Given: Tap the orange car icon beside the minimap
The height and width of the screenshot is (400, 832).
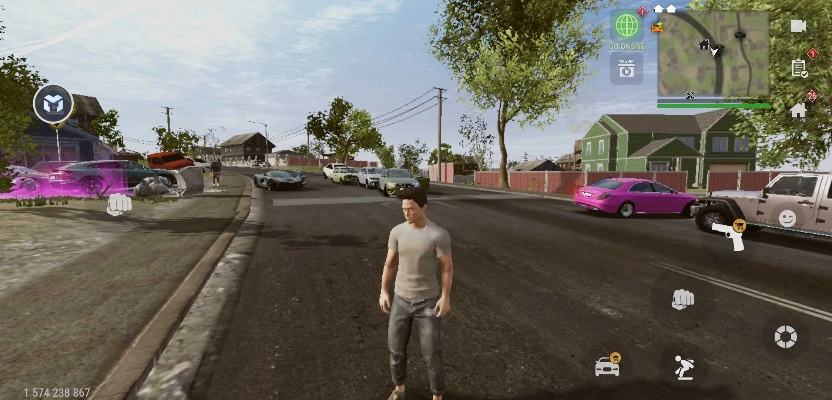Looking at the screenshot, I should coord(657,27).
